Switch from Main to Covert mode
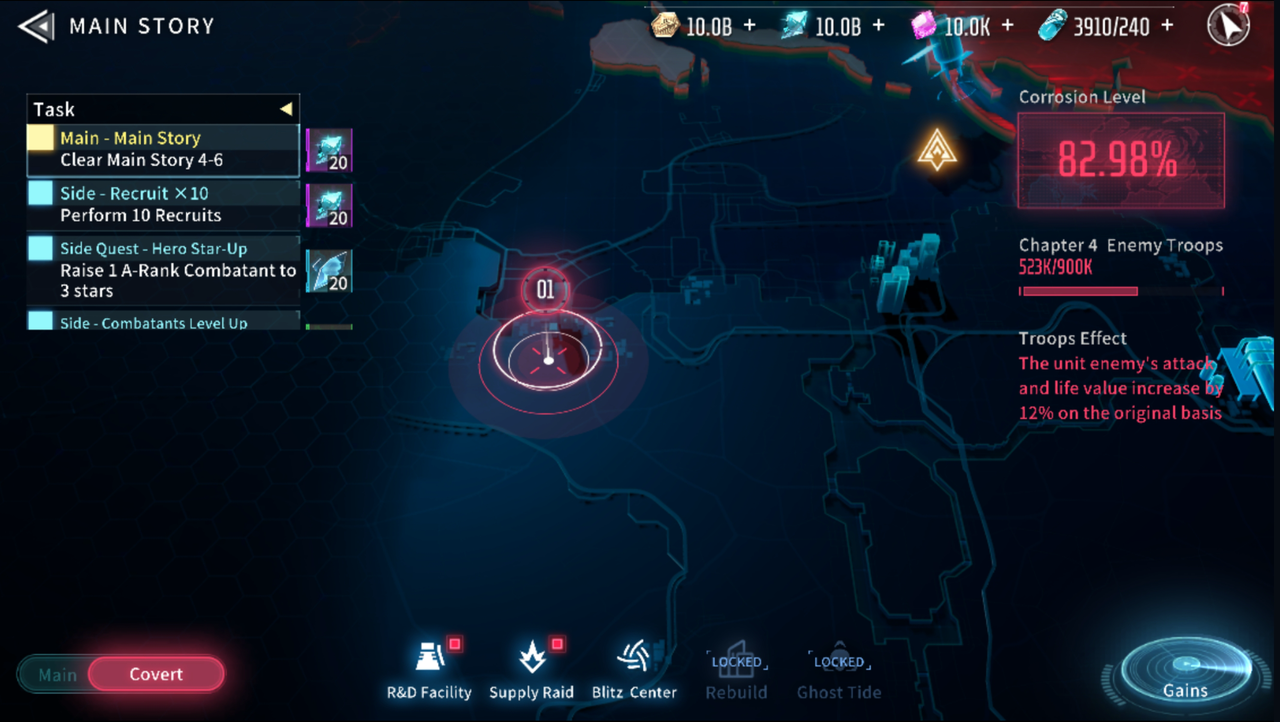The width and height of the screenshot is (1280, 722). (155, 674)
